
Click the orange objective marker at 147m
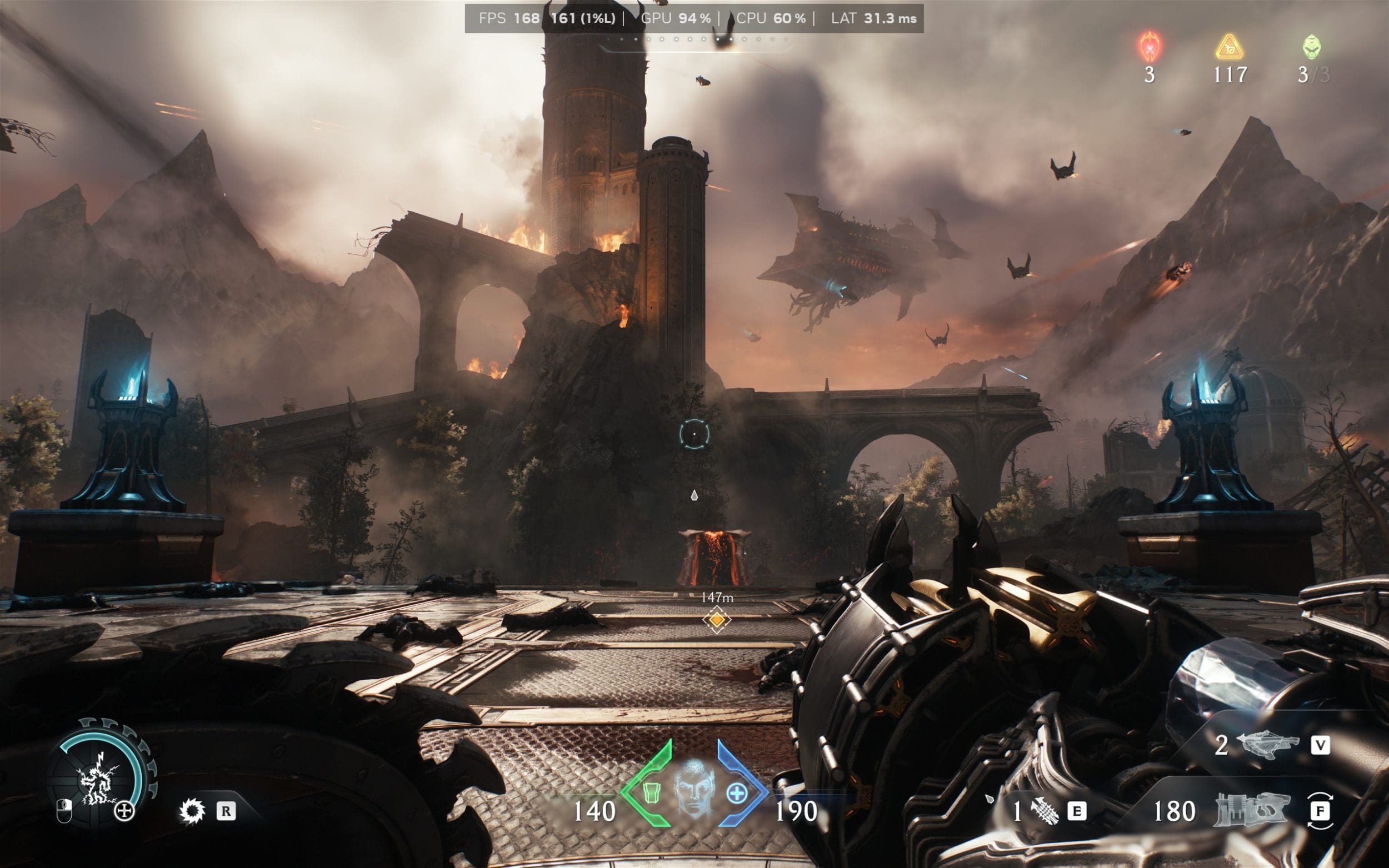[x=716, y=619]
